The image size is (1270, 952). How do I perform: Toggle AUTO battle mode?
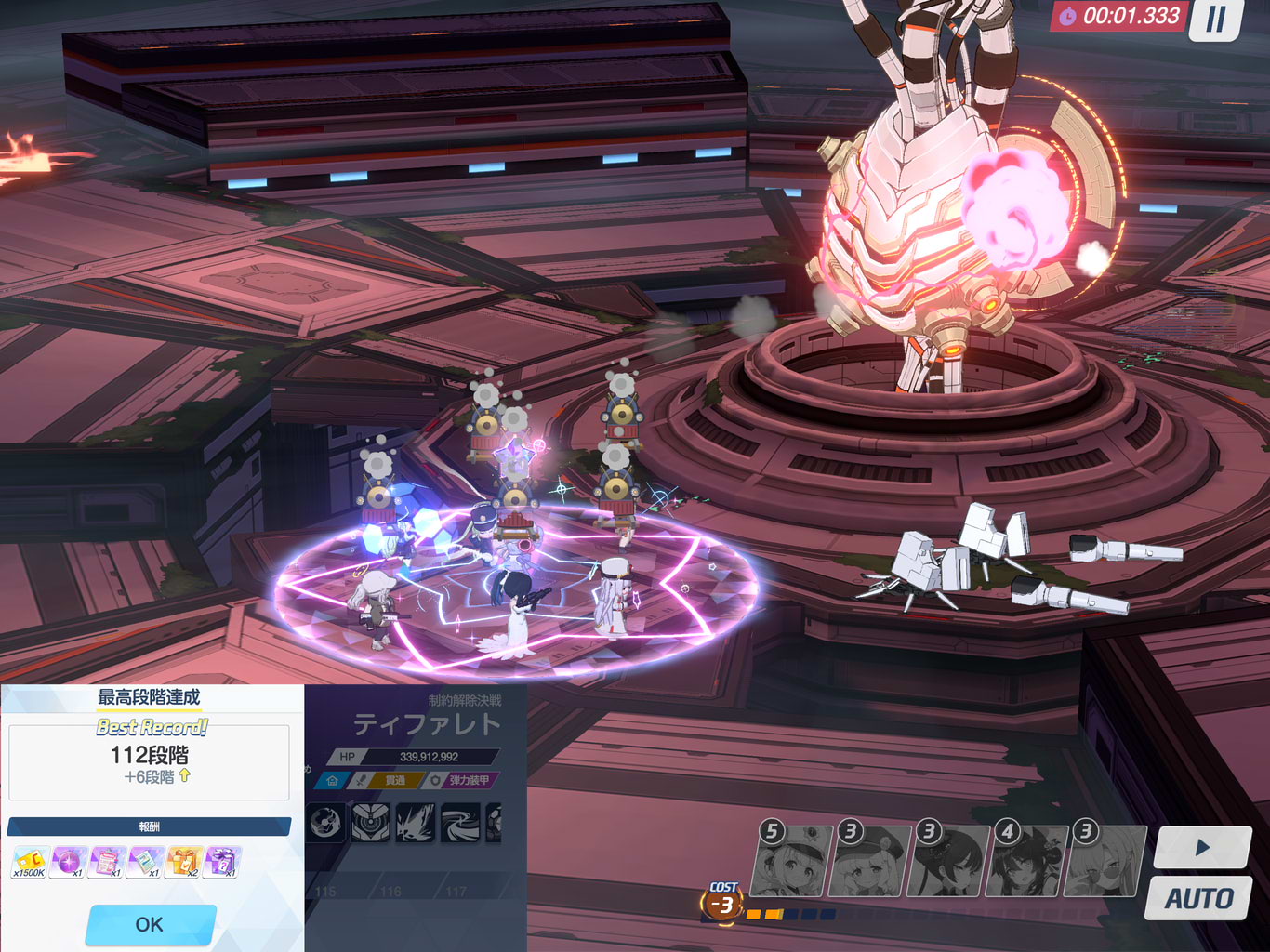point(1198,899)
